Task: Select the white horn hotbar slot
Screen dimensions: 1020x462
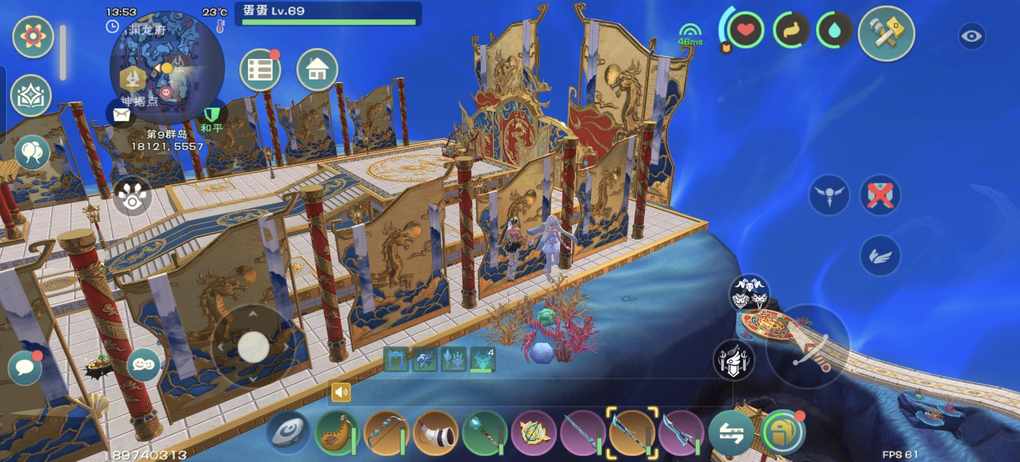Action: (435, 433)
